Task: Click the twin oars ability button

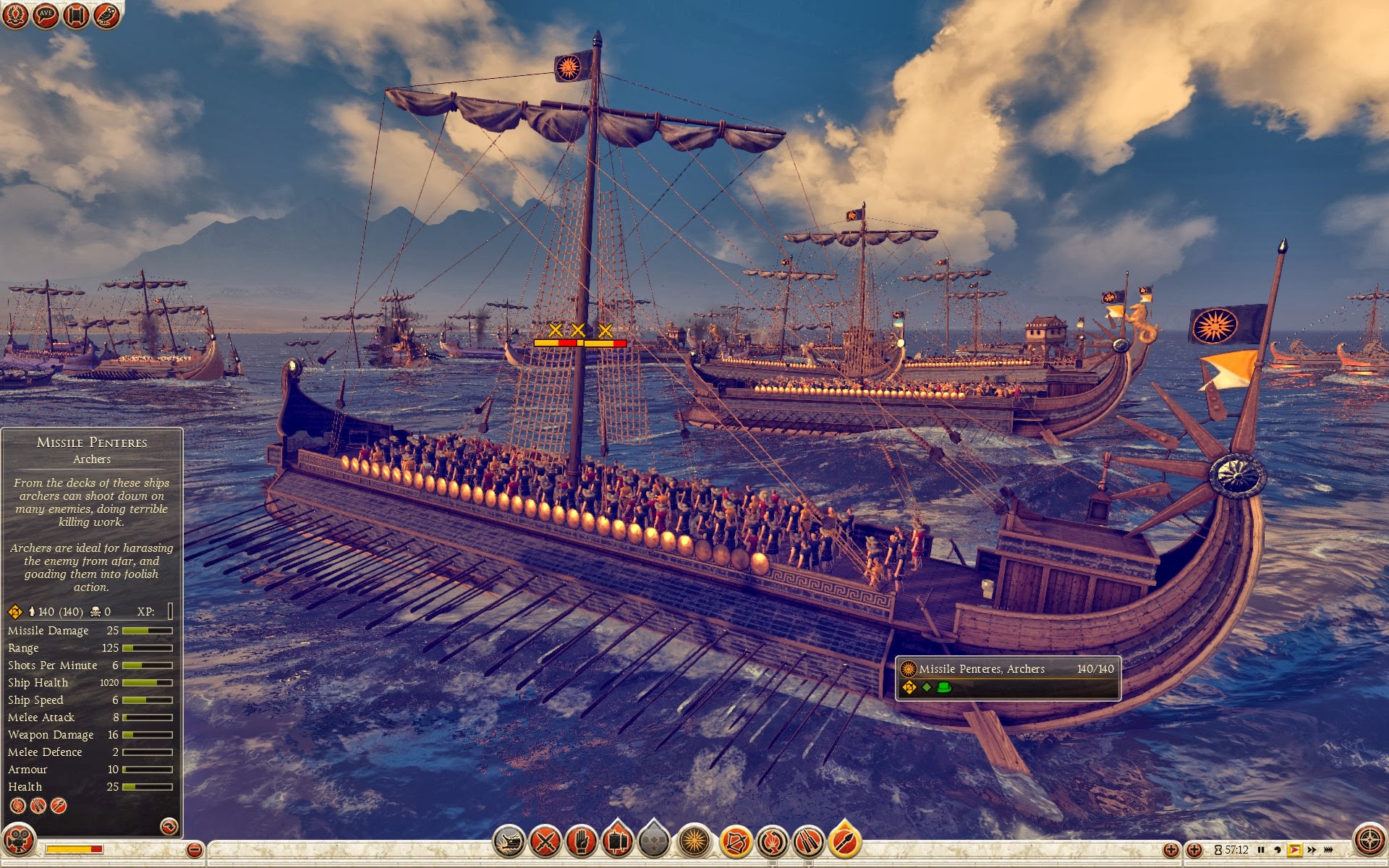Action: coord(808,841)
